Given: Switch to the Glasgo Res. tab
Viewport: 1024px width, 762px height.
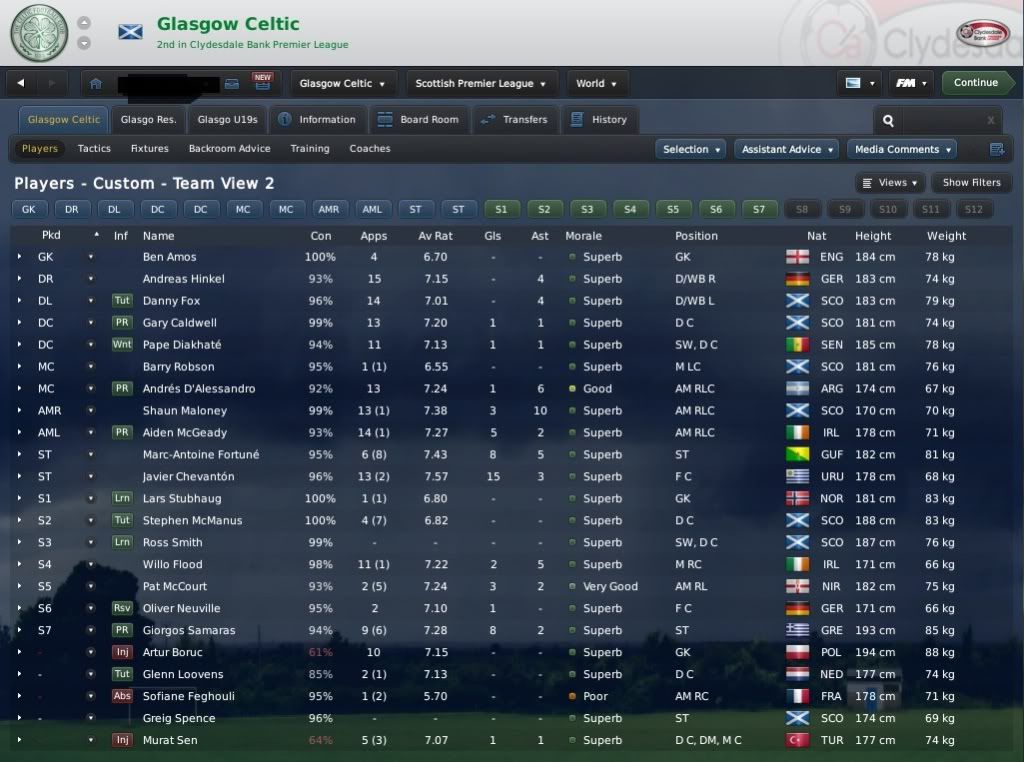Looking at the screenshot, I should (x=148, y=120).
